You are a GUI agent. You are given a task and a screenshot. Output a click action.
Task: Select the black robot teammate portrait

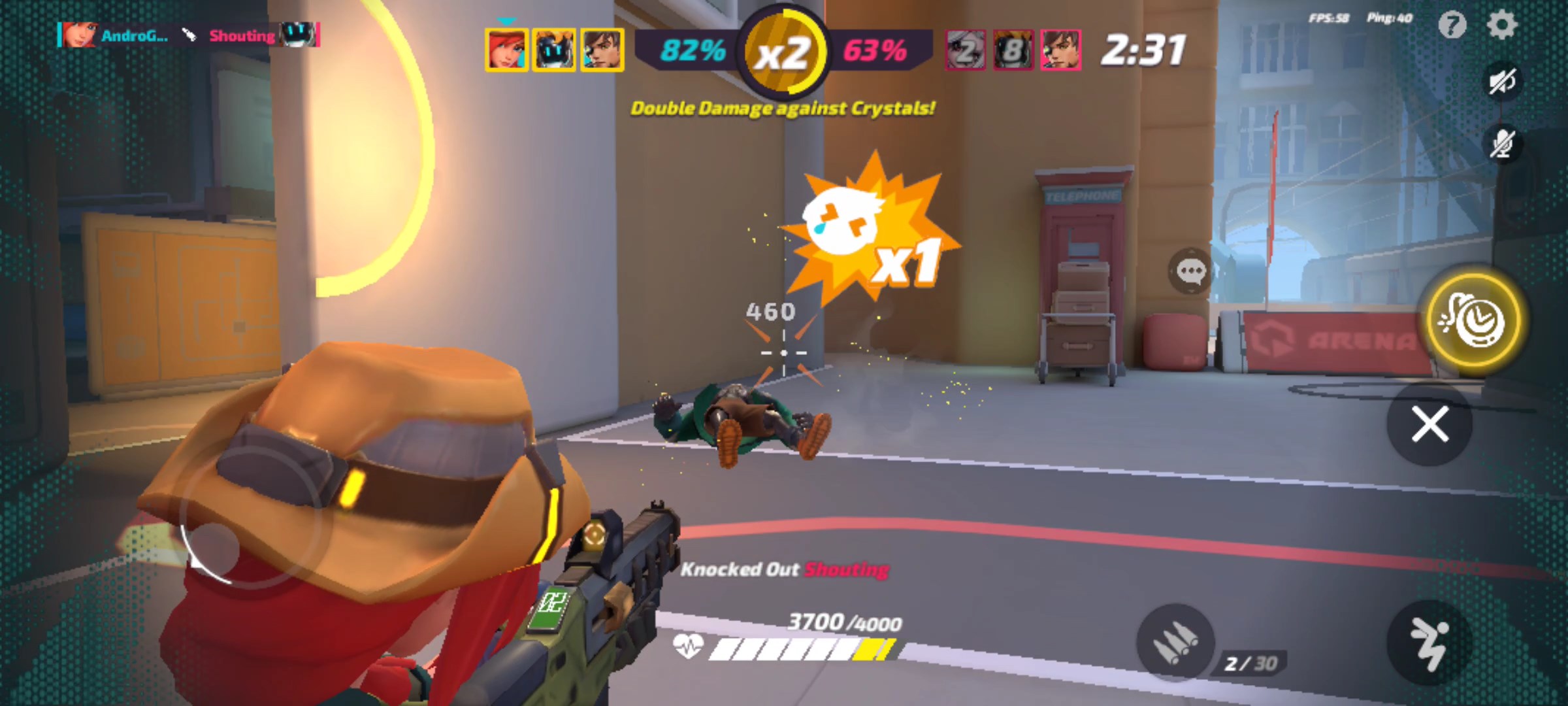[554, 50]
